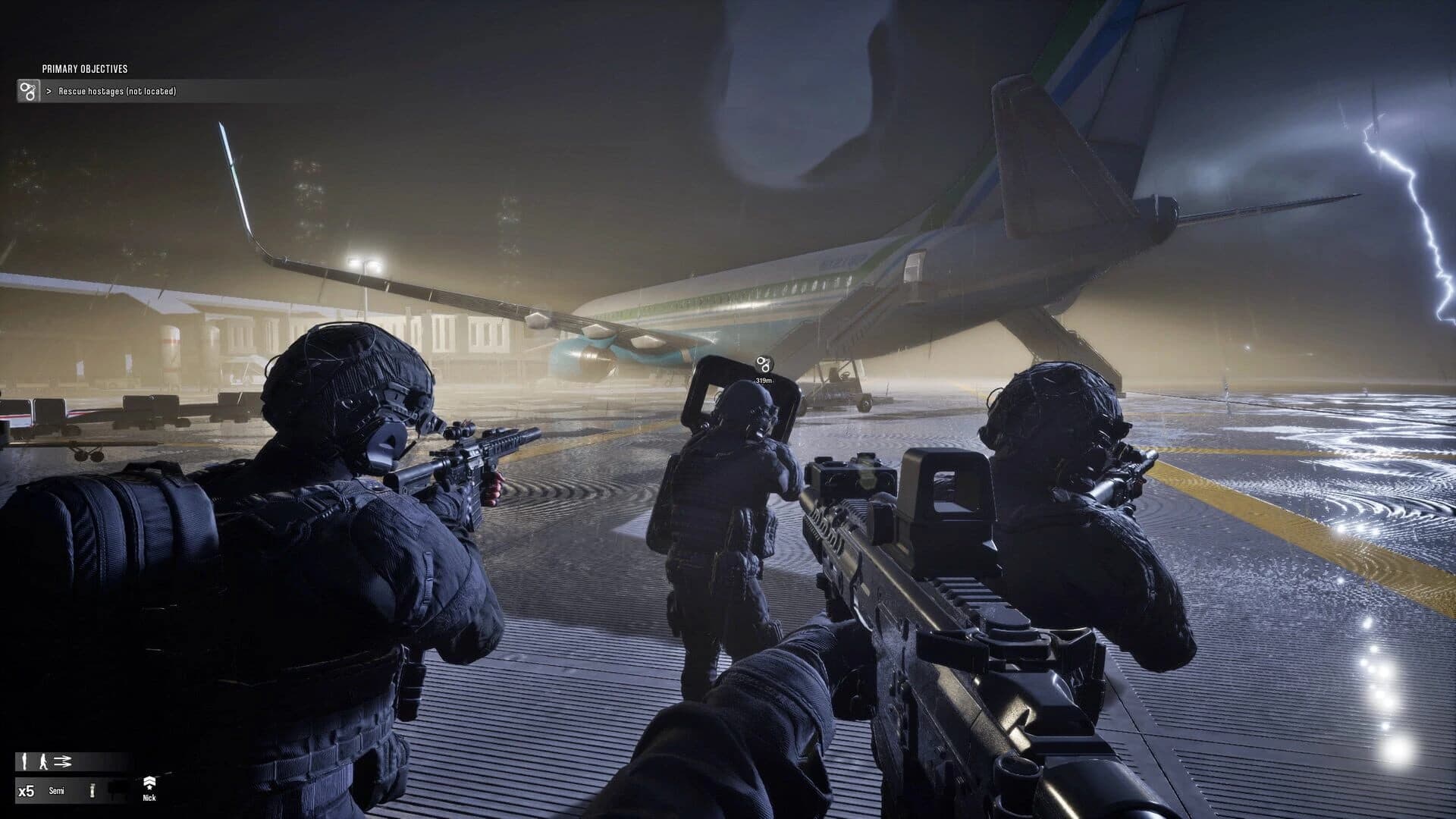Image resolution: width=1456 pixels, height=819 pixels.
Task: Click the Nick name label
Action: click(x=149, y=799)
